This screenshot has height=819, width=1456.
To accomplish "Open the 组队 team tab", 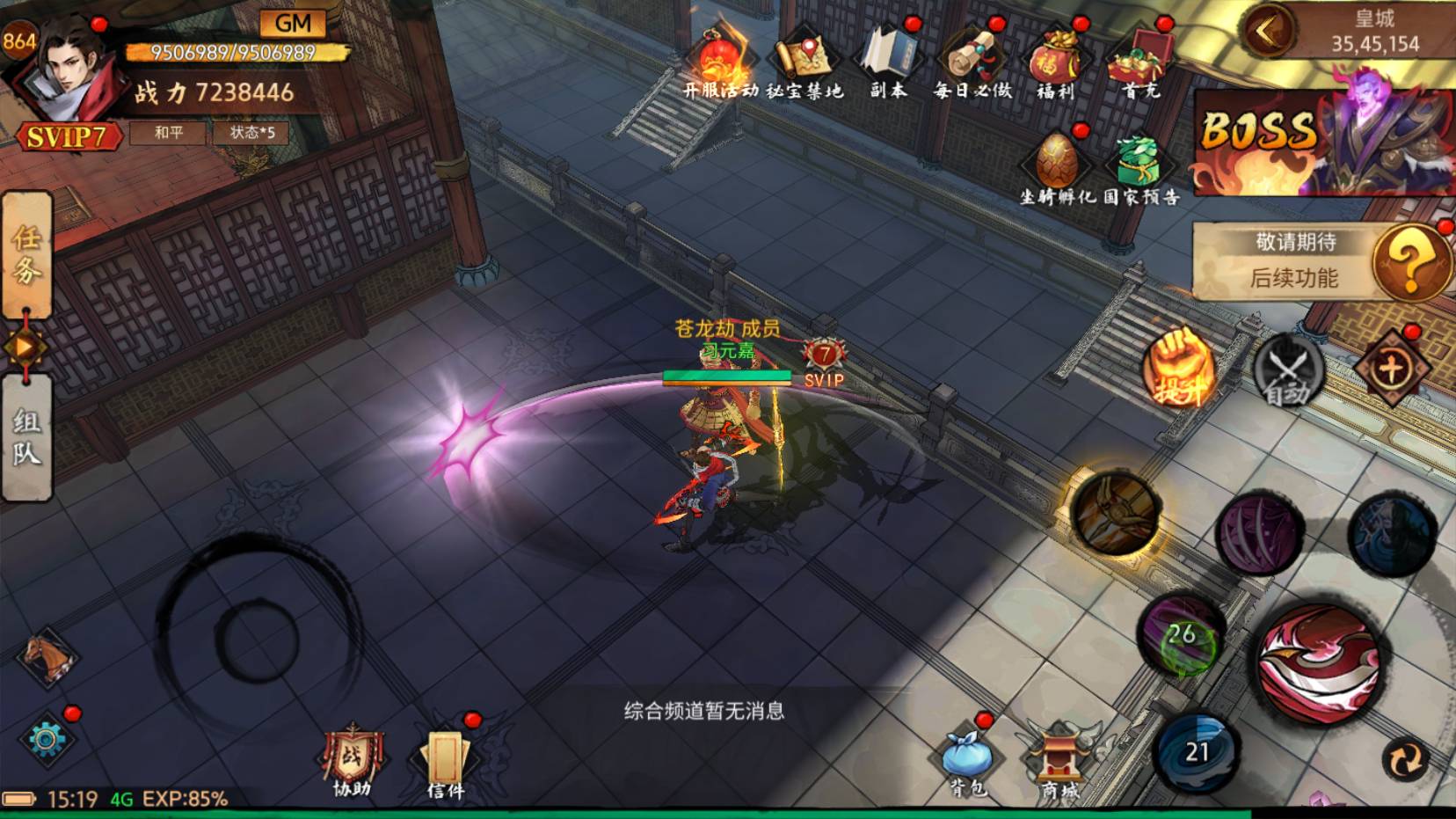I will tap(26, 437).
